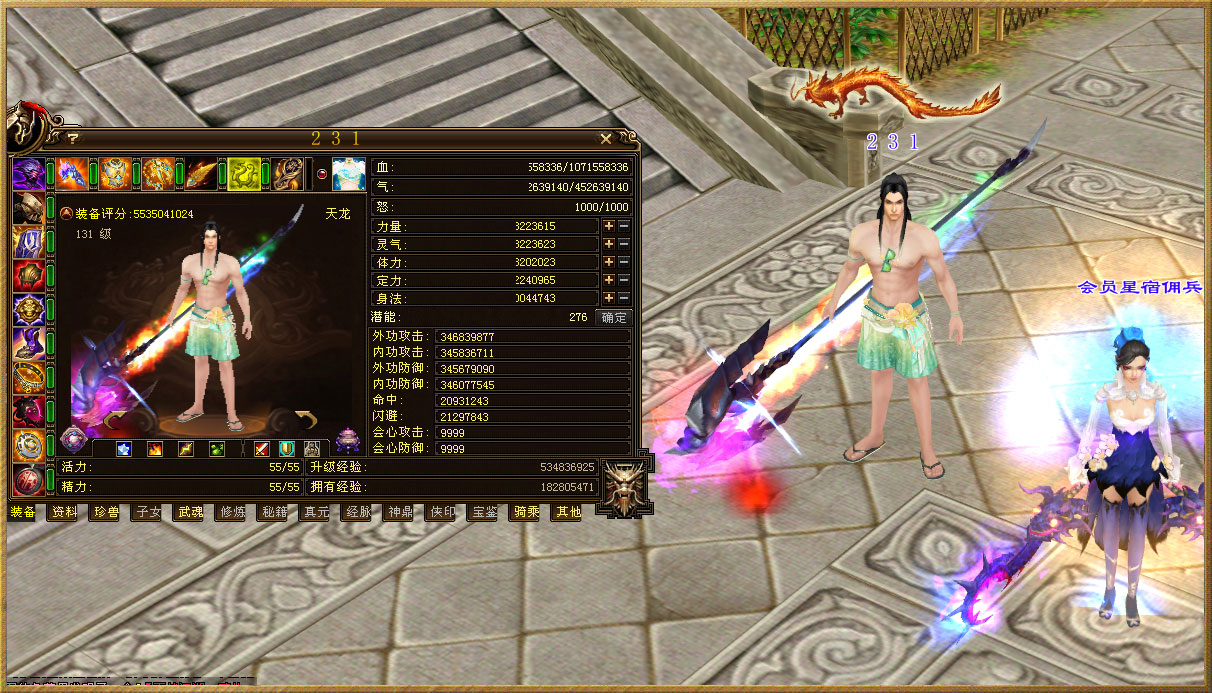View the 其他 tab
Viewport: 1212px width, 693px height.
[568, 512]
